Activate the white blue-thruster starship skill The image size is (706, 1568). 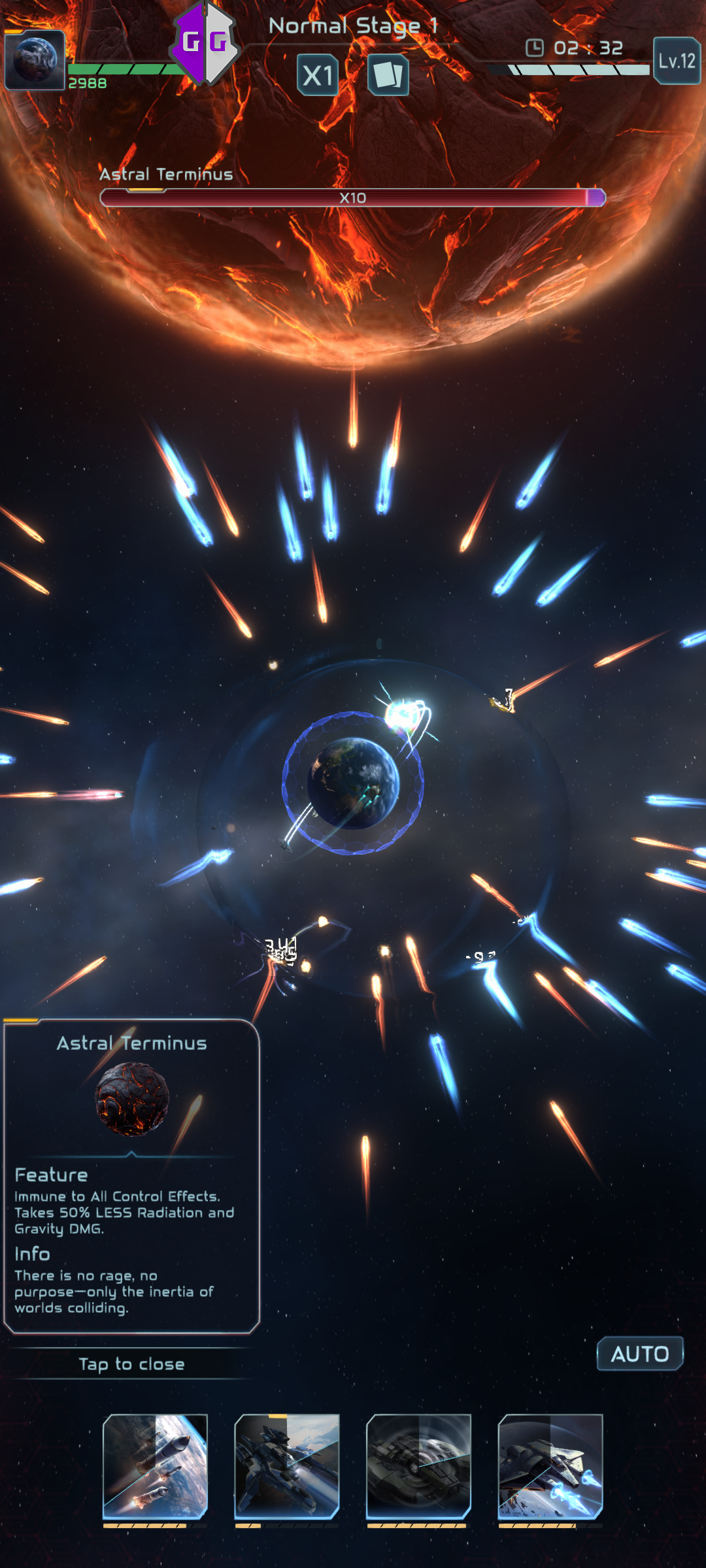click(x=550, y=1466)
